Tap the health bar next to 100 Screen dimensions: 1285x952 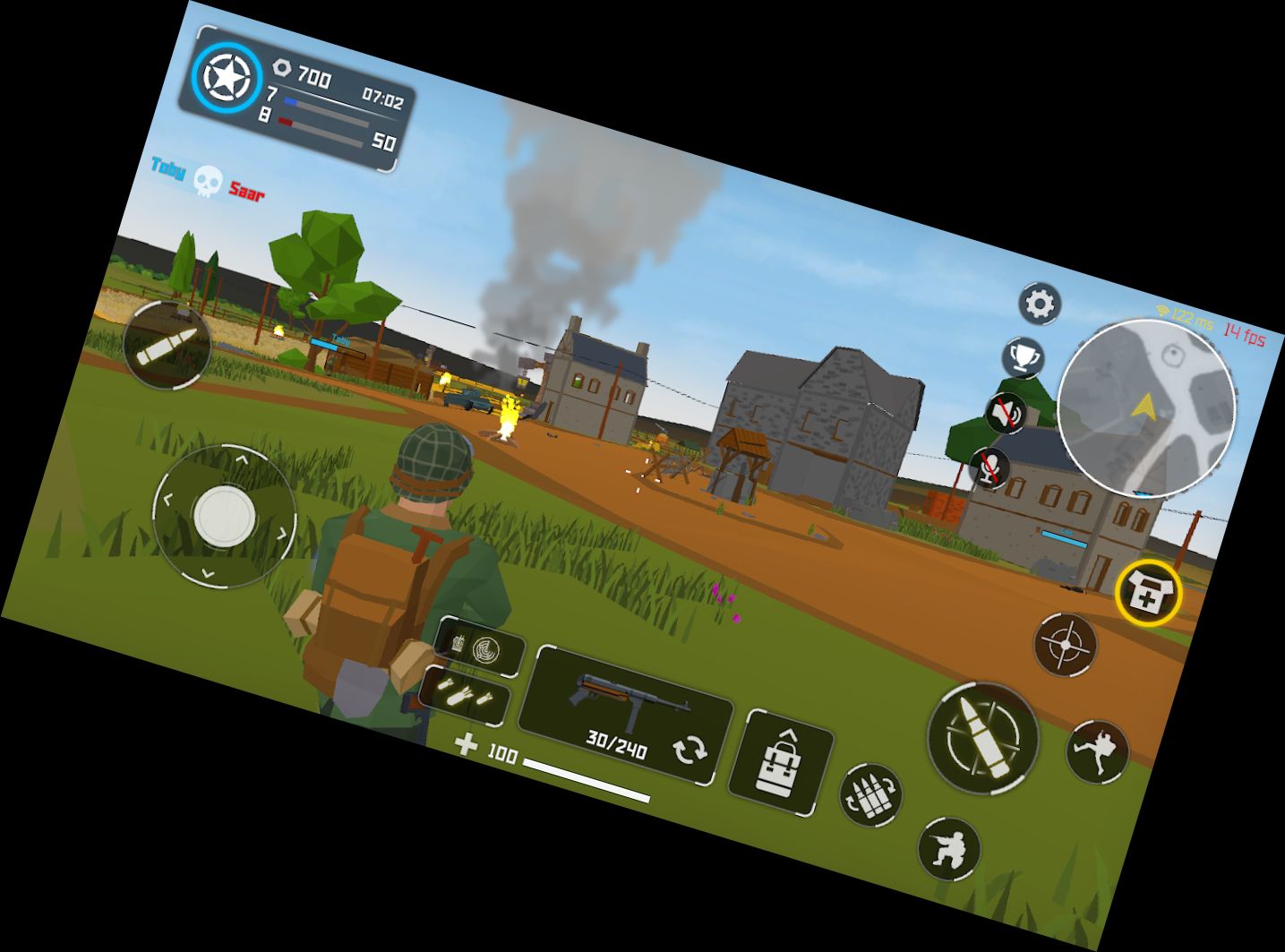(x=587, y=781)
